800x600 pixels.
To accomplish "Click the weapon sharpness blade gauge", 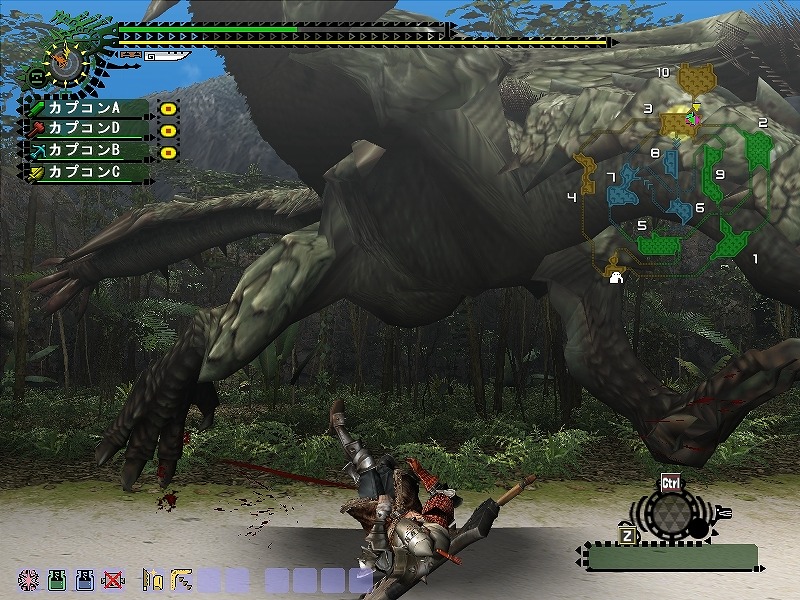I will pos(166,57).
